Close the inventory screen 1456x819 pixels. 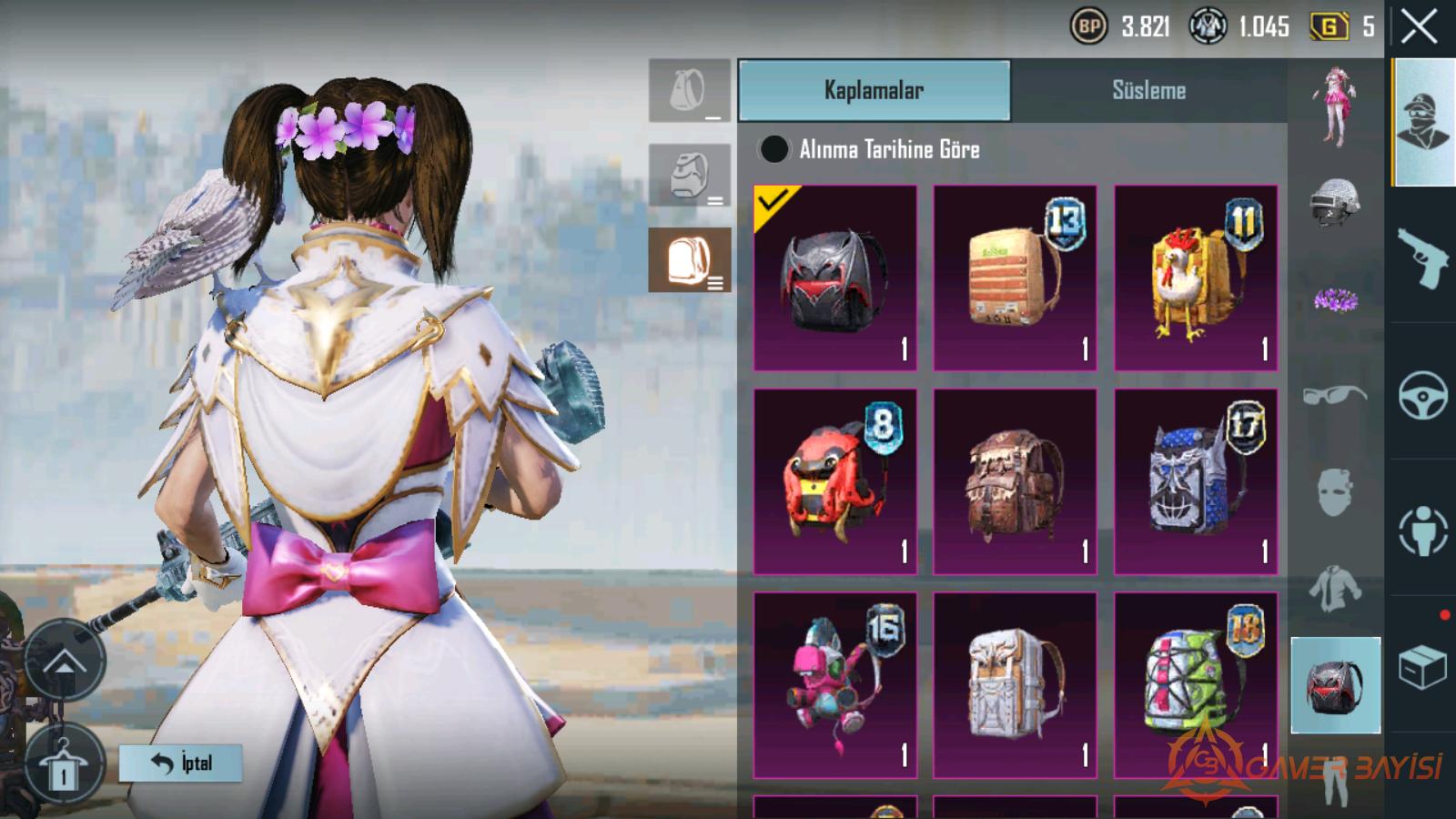click(x=1419, y=27)
